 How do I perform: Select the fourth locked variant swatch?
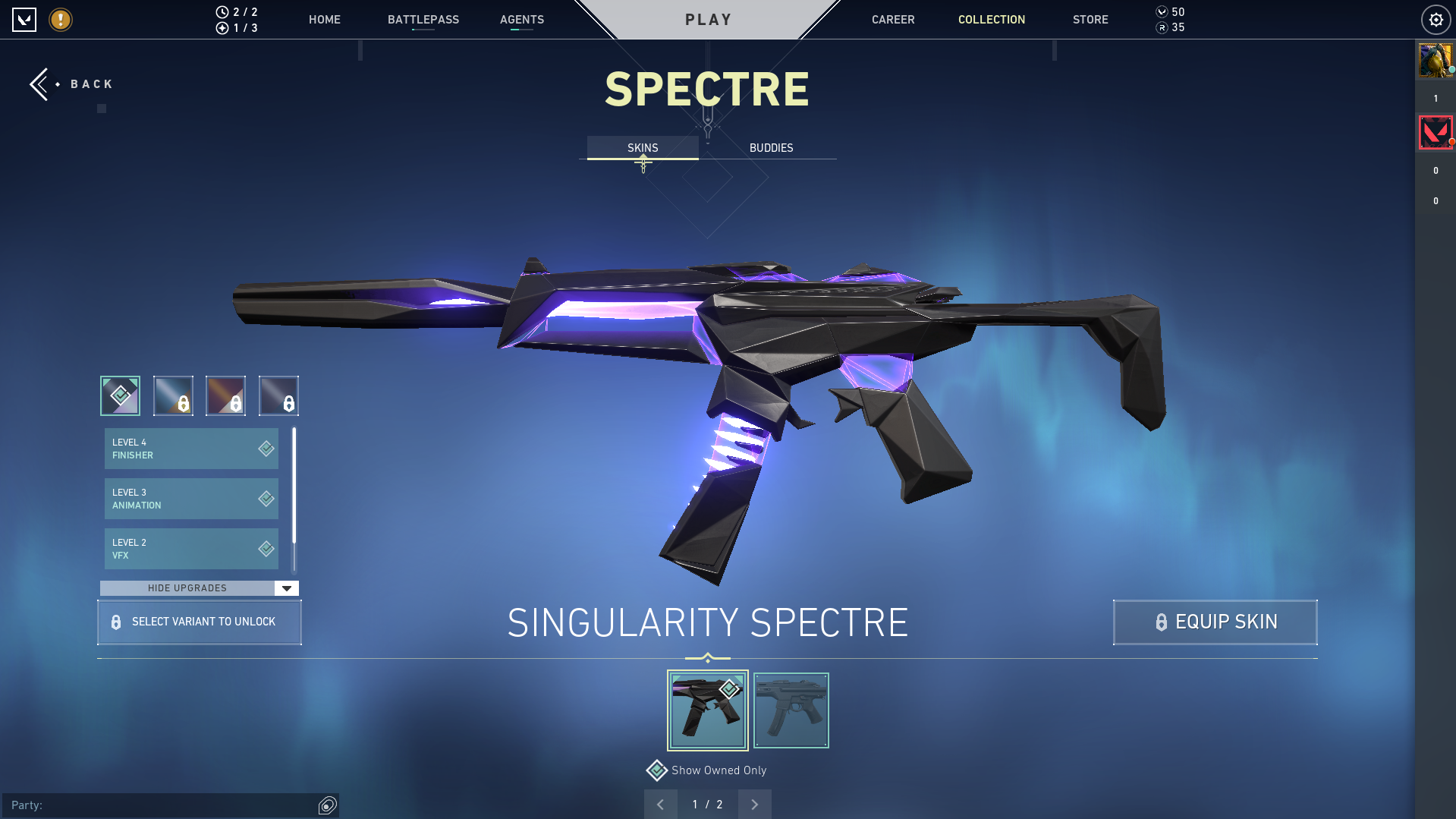278,395
